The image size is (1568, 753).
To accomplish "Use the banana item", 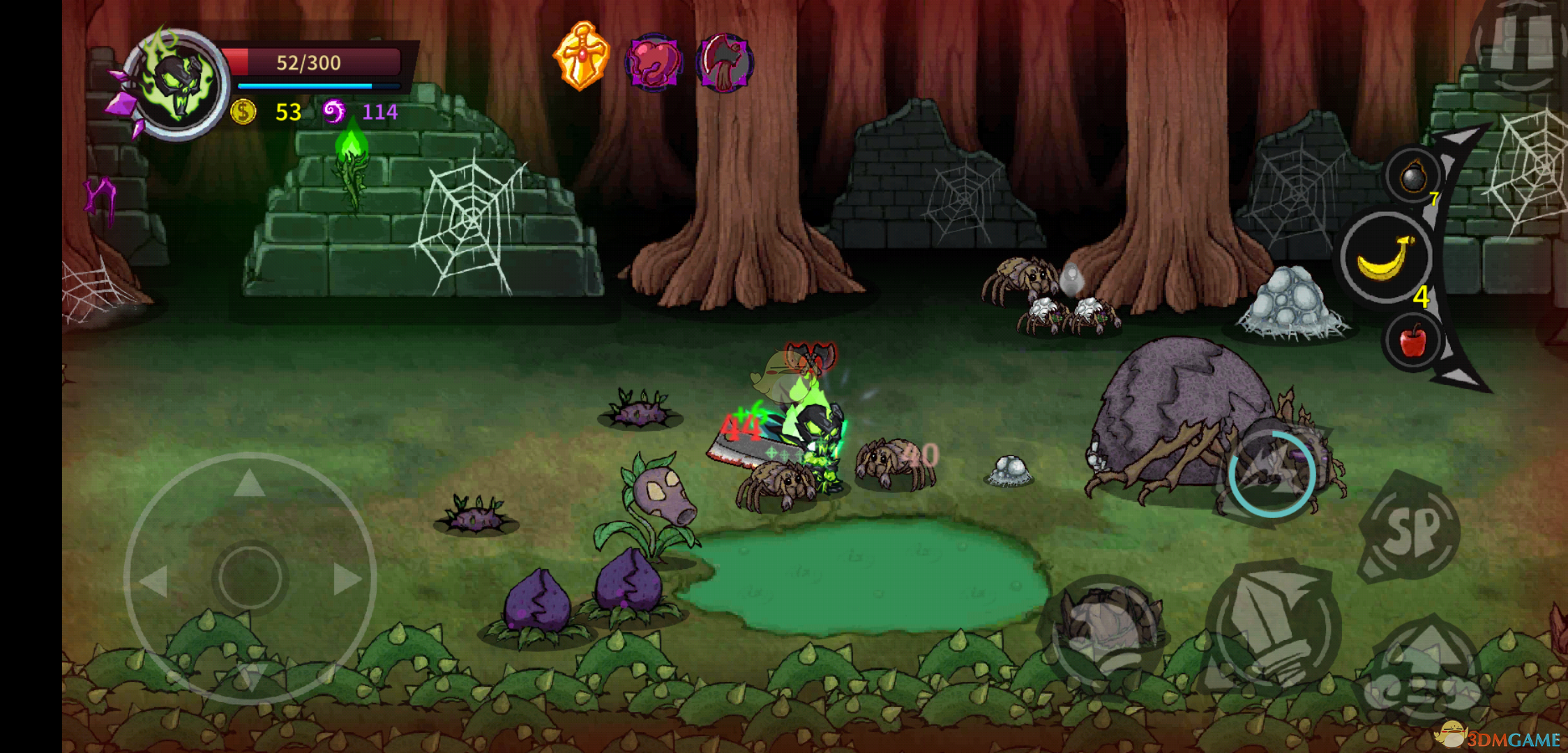I will (x=1385, y=258).
